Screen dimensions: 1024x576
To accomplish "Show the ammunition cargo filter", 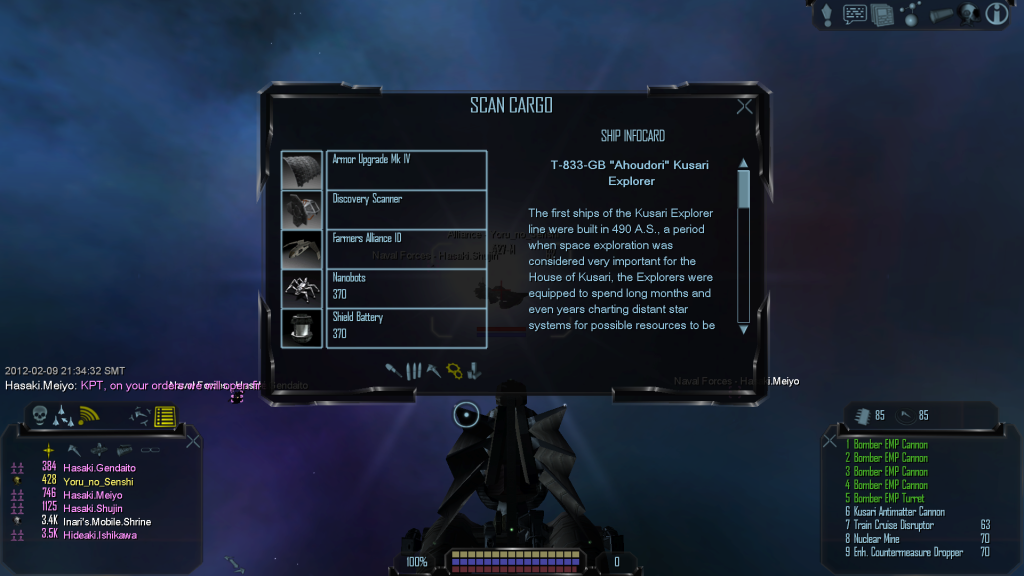I will pos(413,371).
